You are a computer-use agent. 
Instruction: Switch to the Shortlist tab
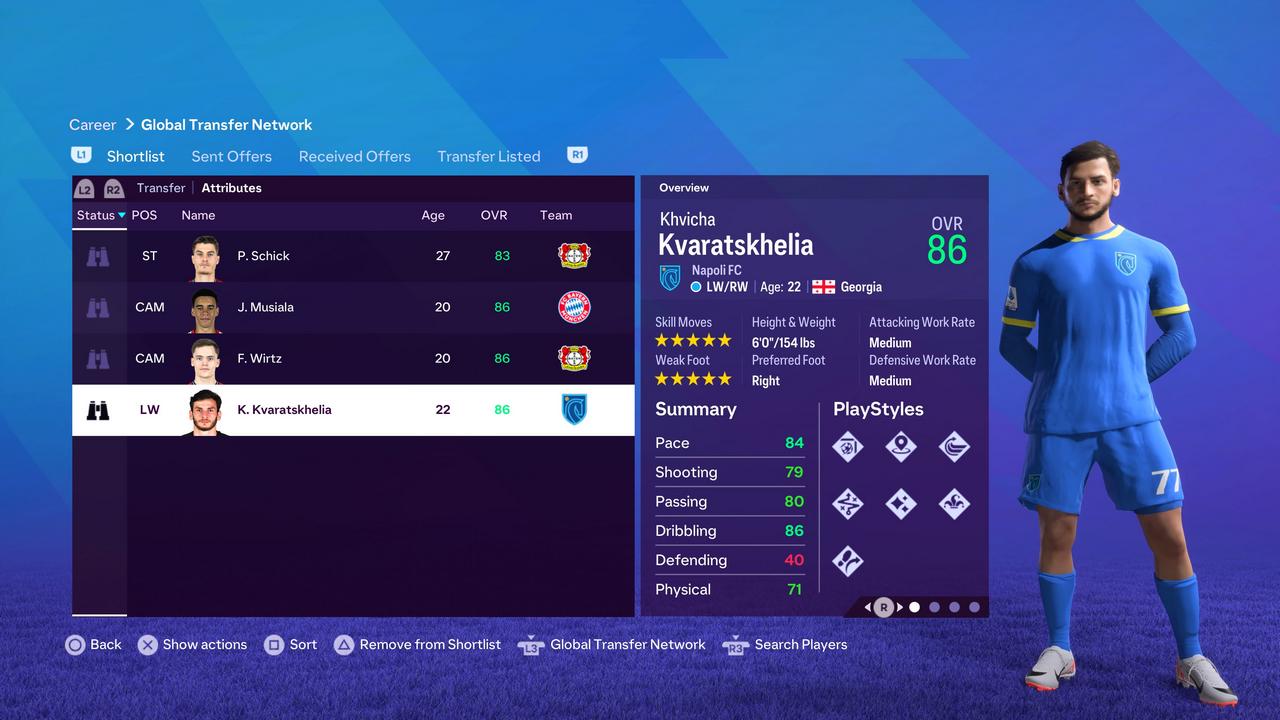[x=135, y=156]
